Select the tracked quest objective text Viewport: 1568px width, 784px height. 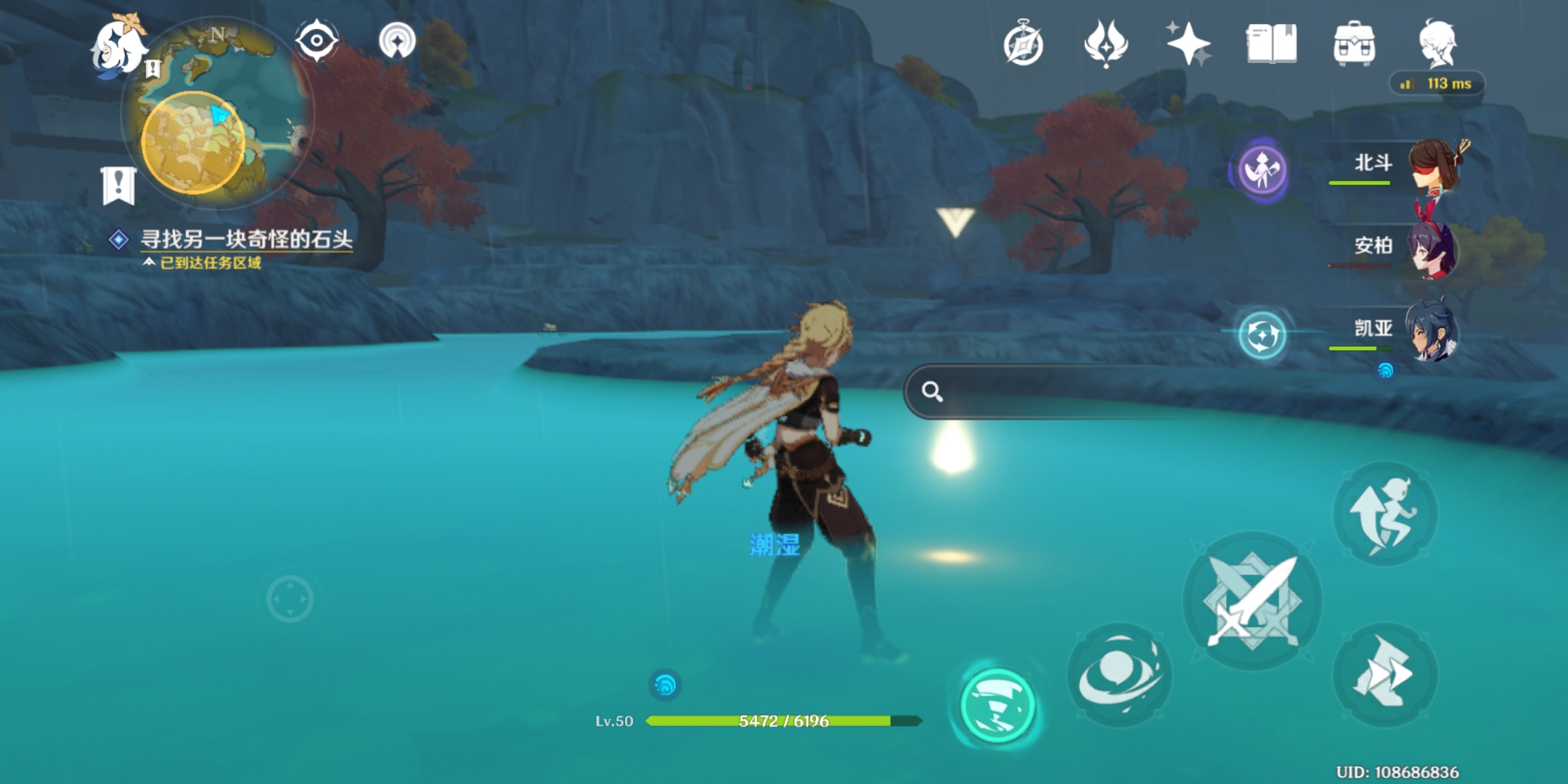pos(245,240)
